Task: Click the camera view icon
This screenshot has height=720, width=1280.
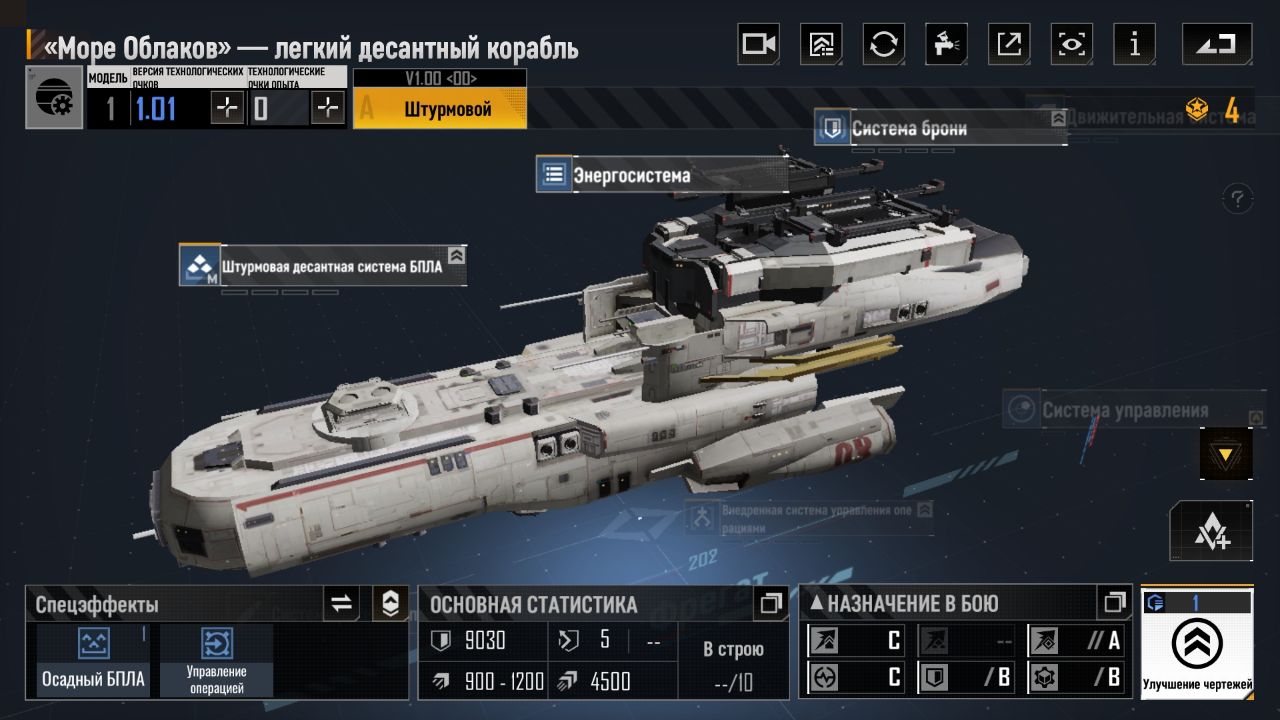Action: (x=759, y=44)
